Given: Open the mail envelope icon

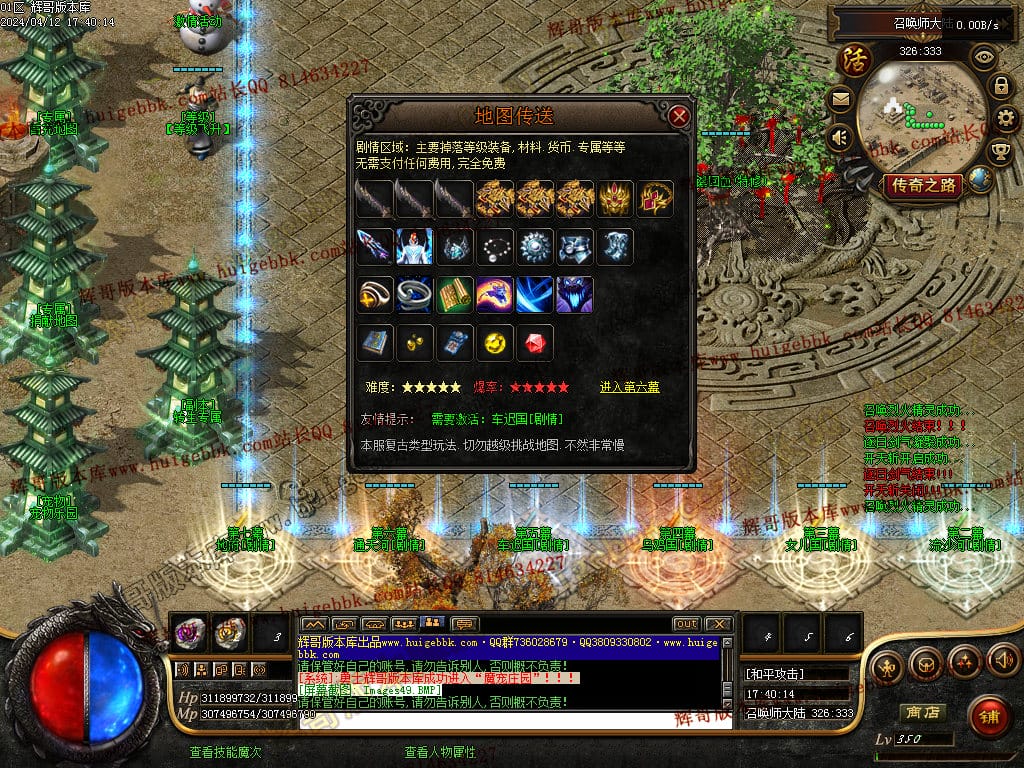Looking at the screenshot, I should tap(840, 99).
